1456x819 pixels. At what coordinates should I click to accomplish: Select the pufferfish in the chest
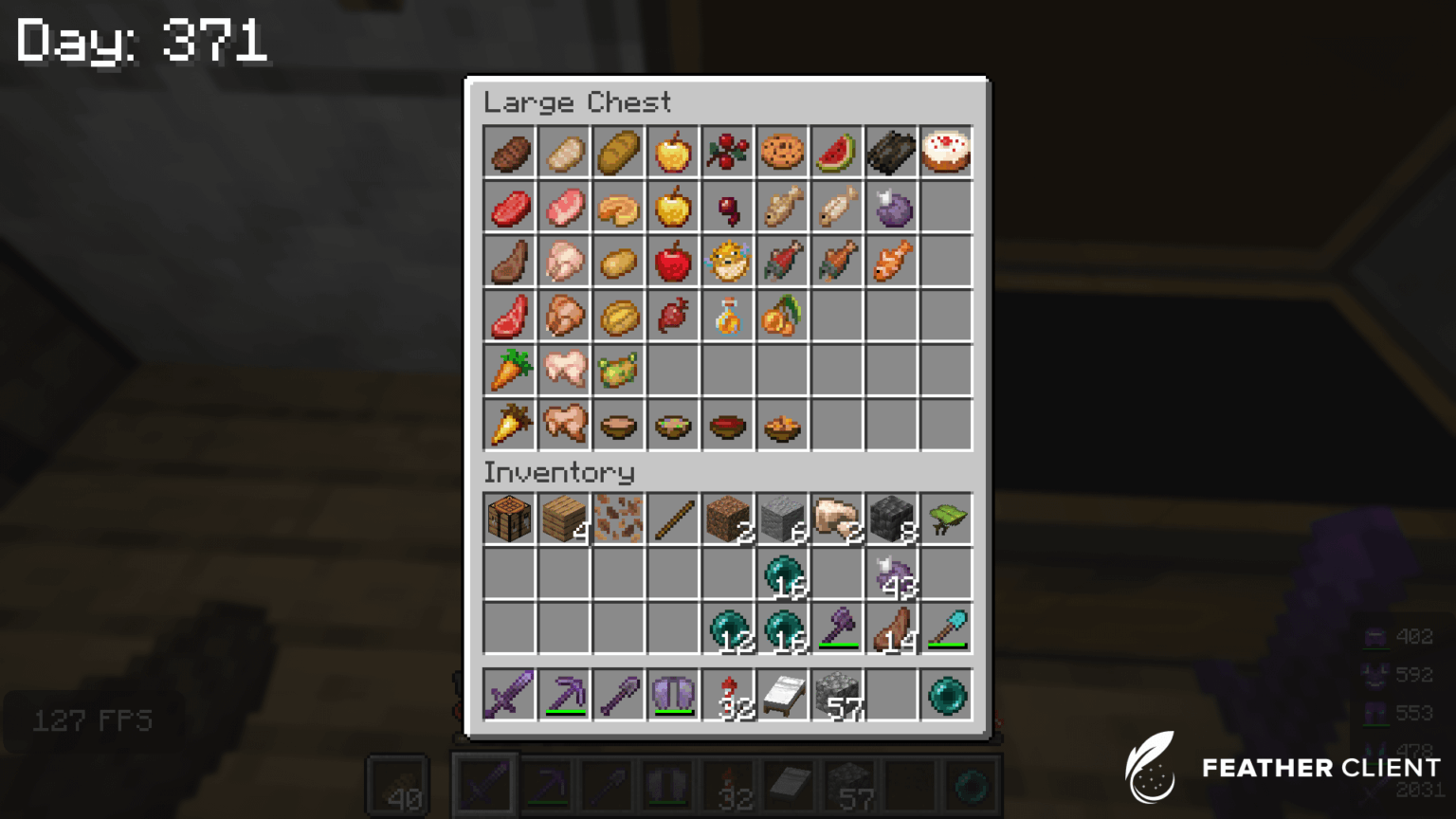point(728,262)
